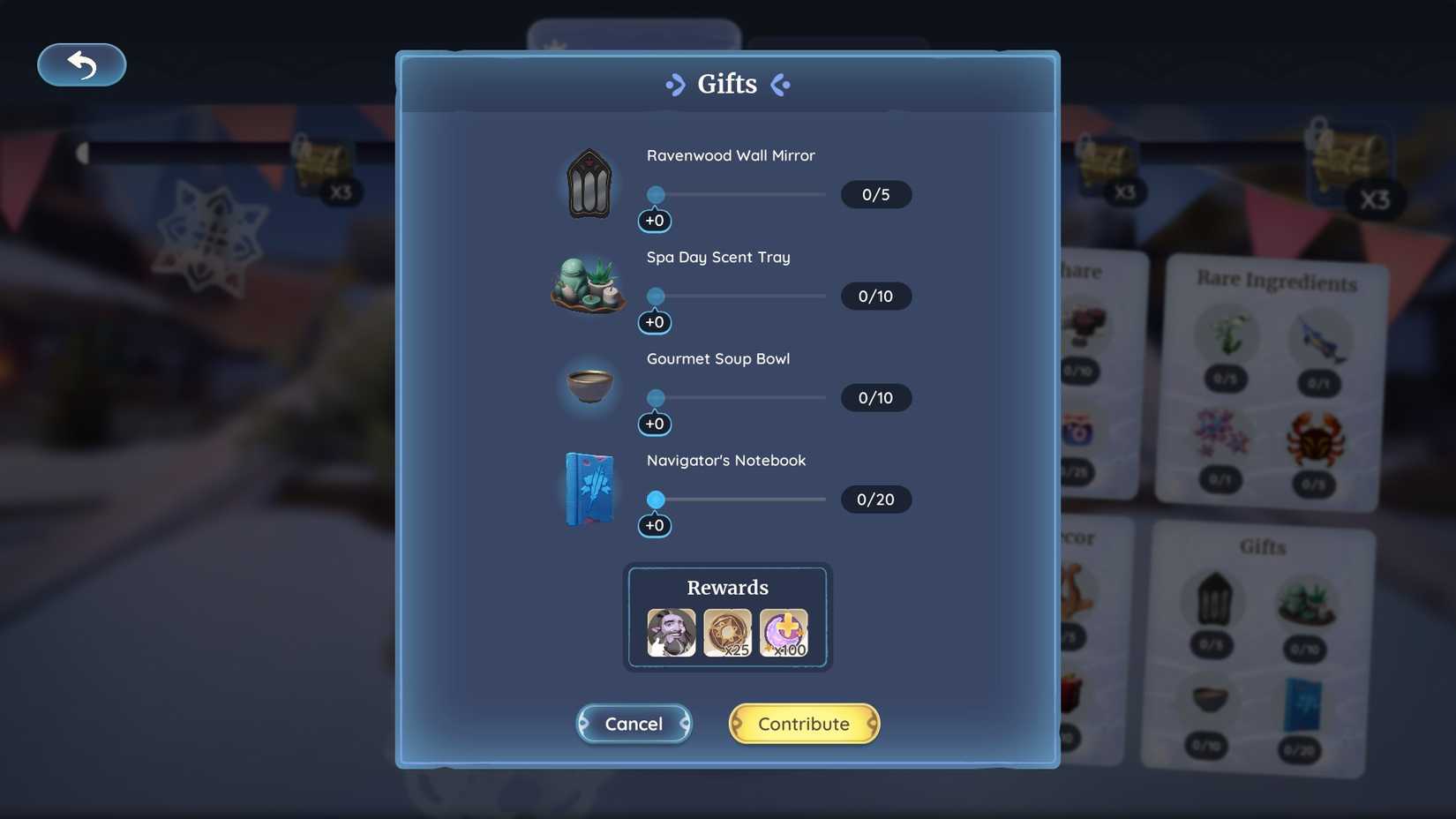
Task: Click the +0 stepper under Navigator's Notebook
Action: (655, 524)
